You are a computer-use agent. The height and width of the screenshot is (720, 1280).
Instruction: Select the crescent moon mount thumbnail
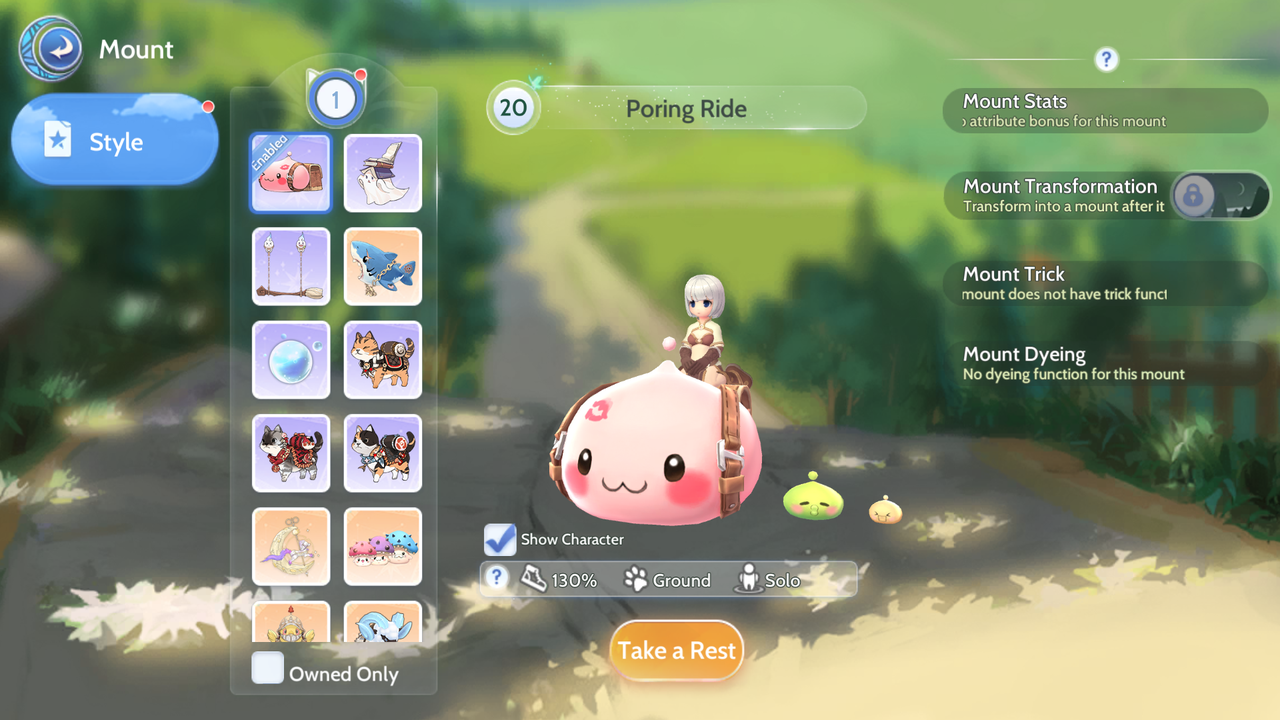point(290,546)
